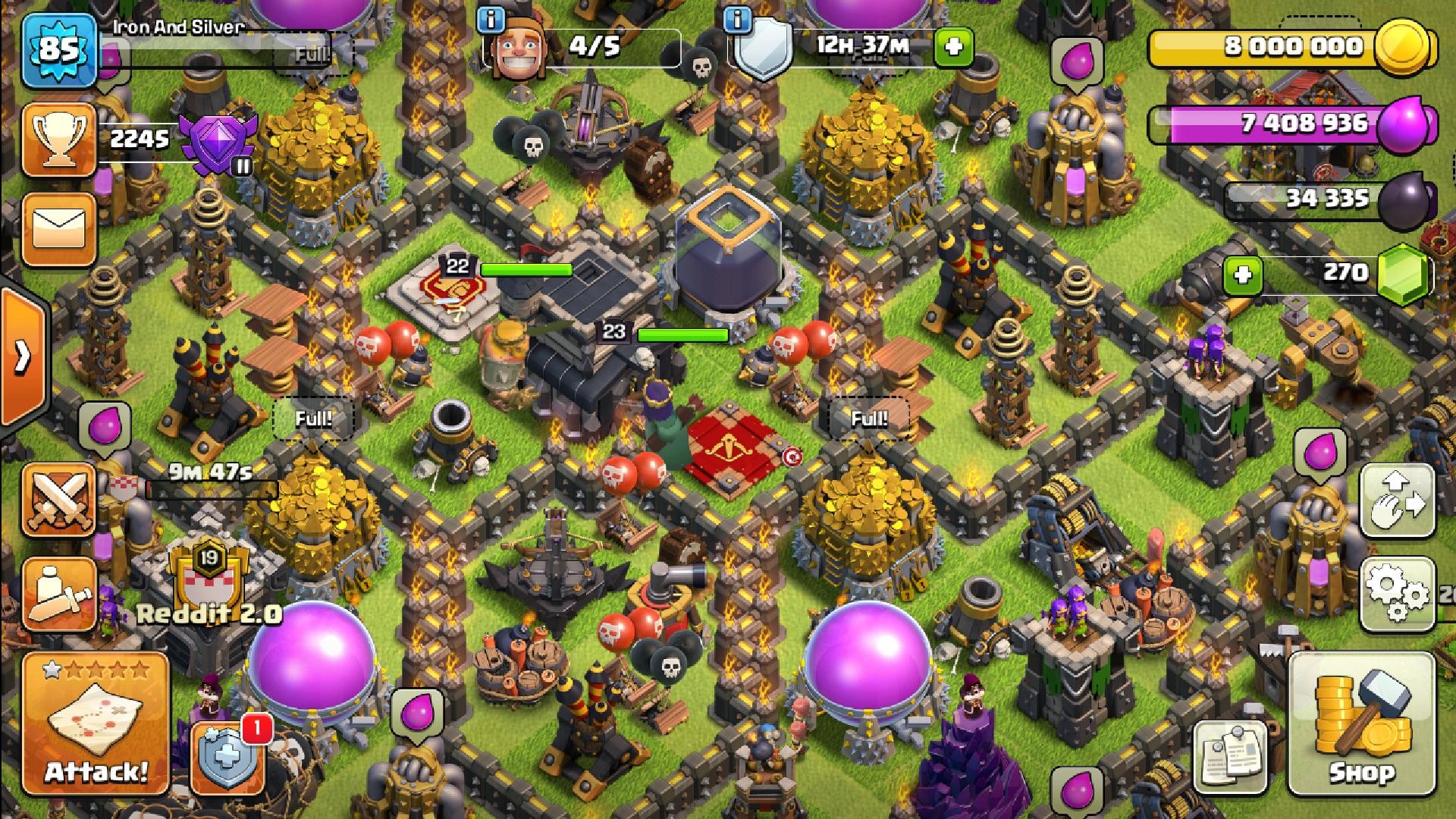Add shield time with green plus

(x=953, y=47)
